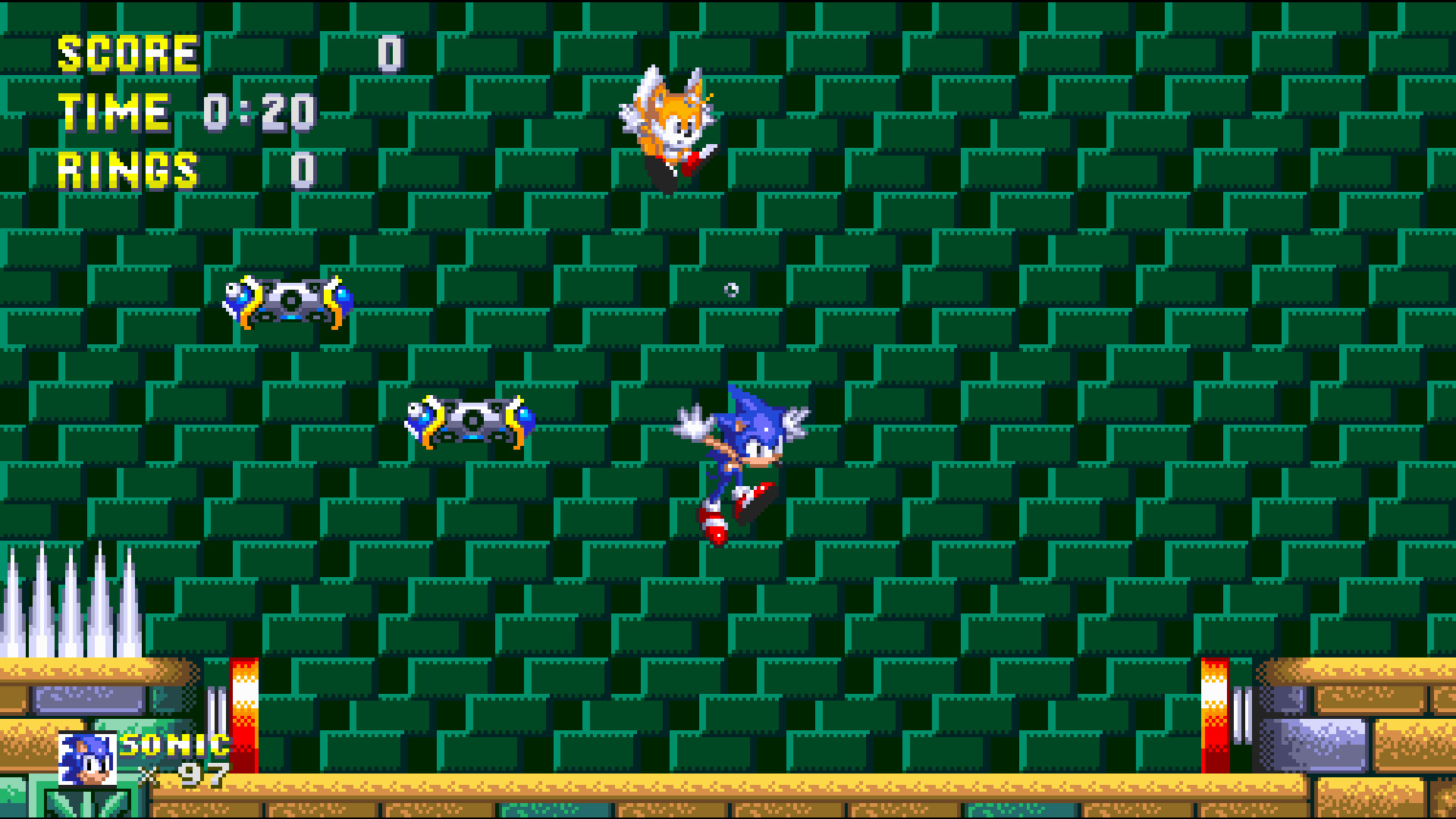This screenshot has height=819, width=1456.
Task: Click the small floating bubble projectile
Action: (x=730, y=289)
